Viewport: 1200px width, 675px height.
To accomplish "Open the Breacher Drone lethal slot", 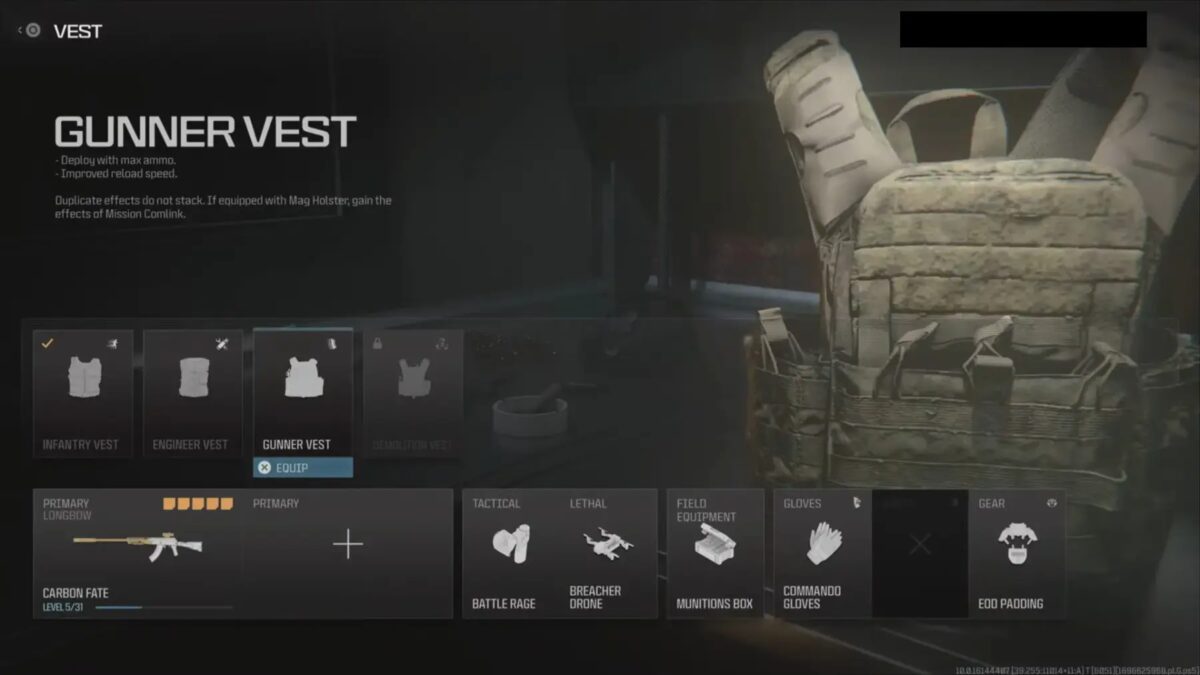I will [x=607, y=553].
